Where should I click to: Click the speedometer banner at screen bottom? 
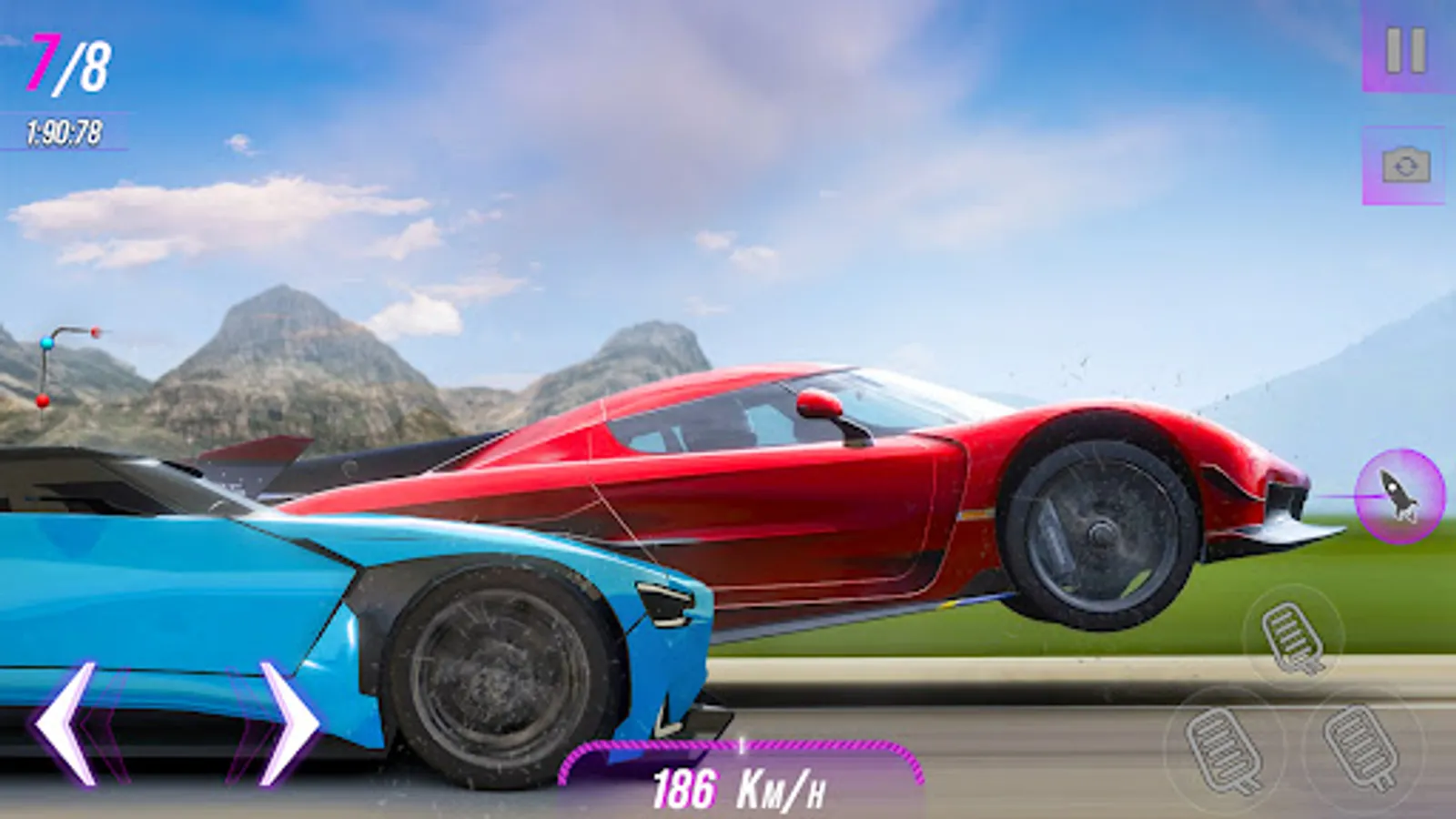pyautogui.click(x=737, y=785)
